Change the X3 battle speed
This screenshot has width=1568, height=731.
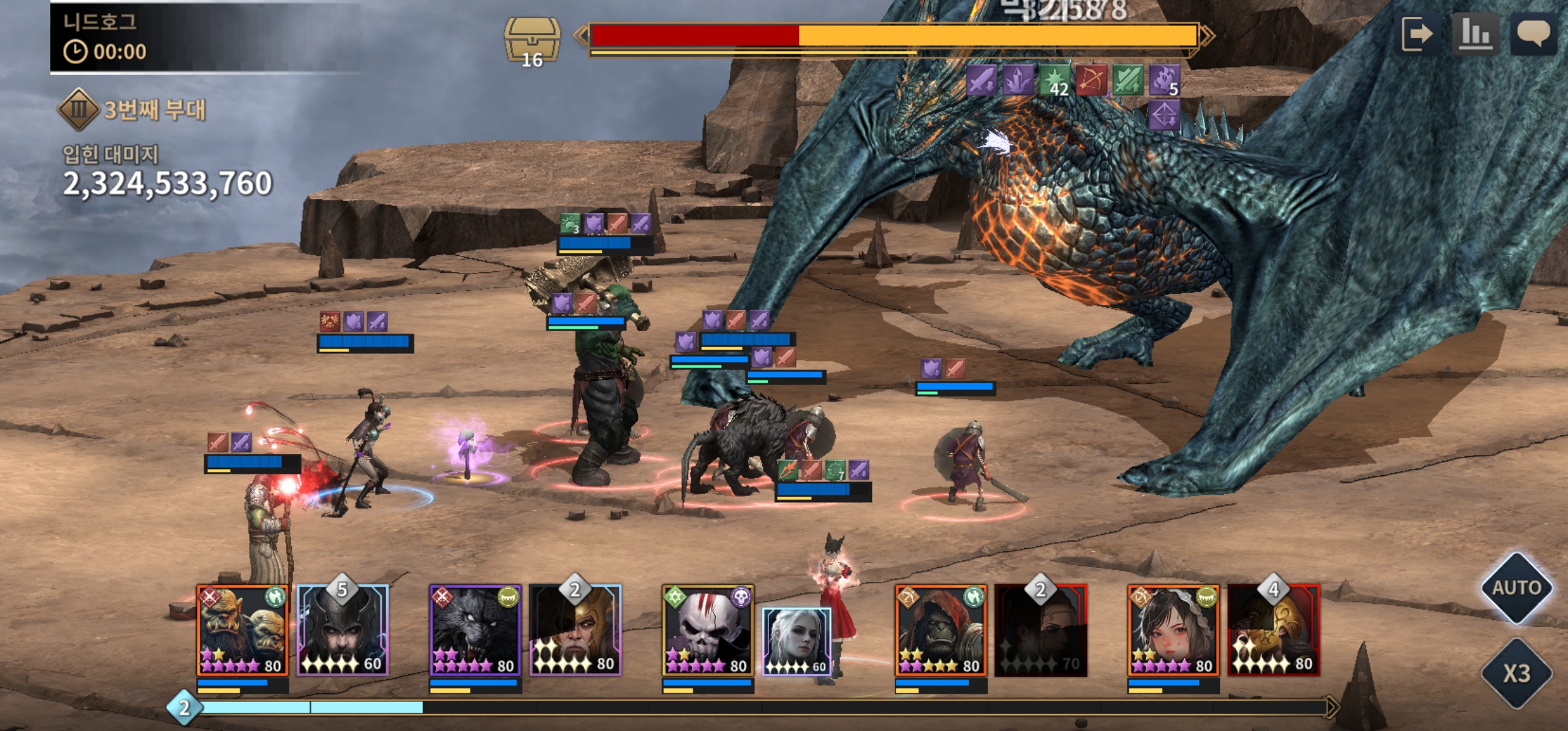pos(1517,673)
